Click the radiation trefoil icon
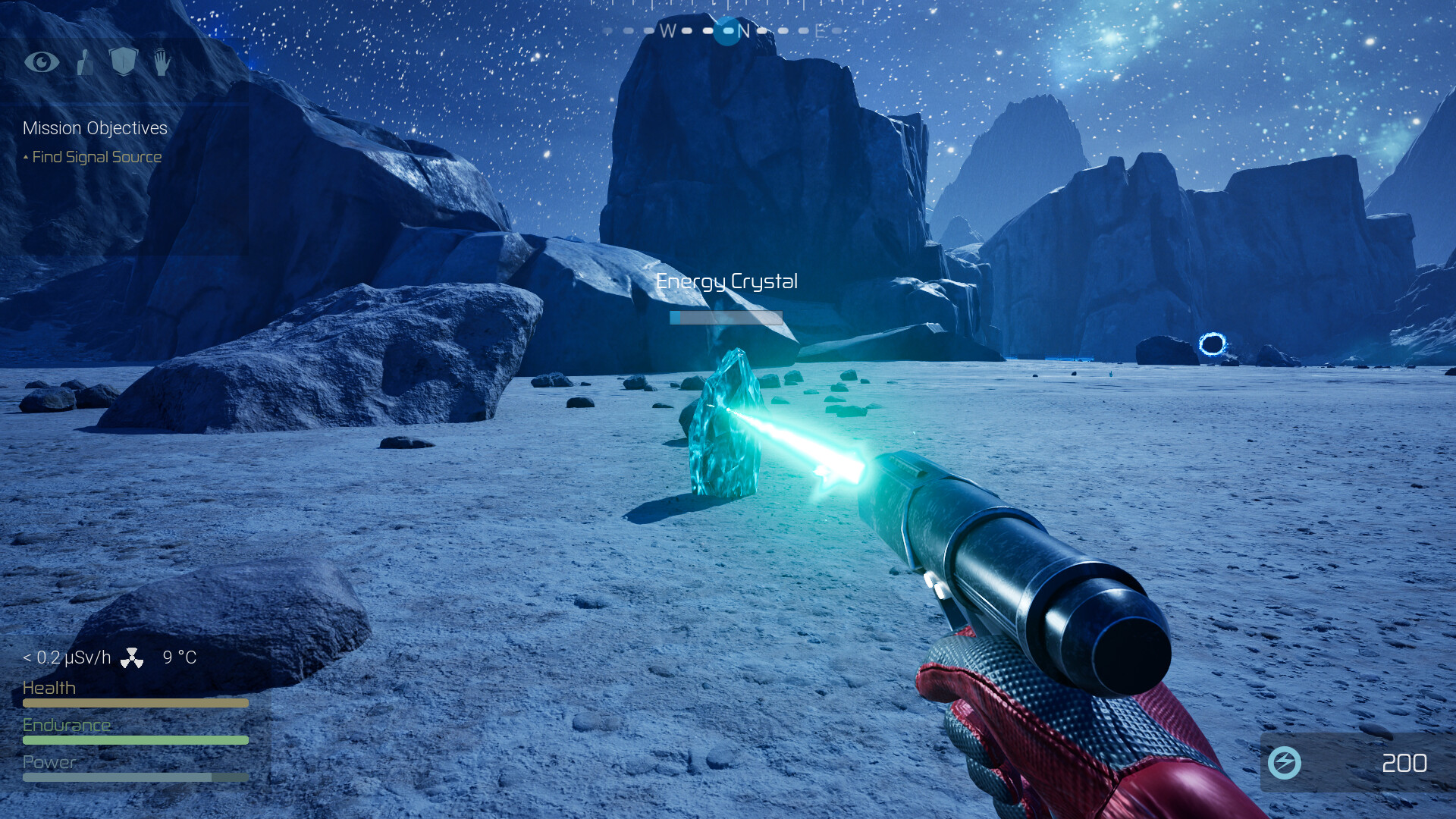 [132, 657]
